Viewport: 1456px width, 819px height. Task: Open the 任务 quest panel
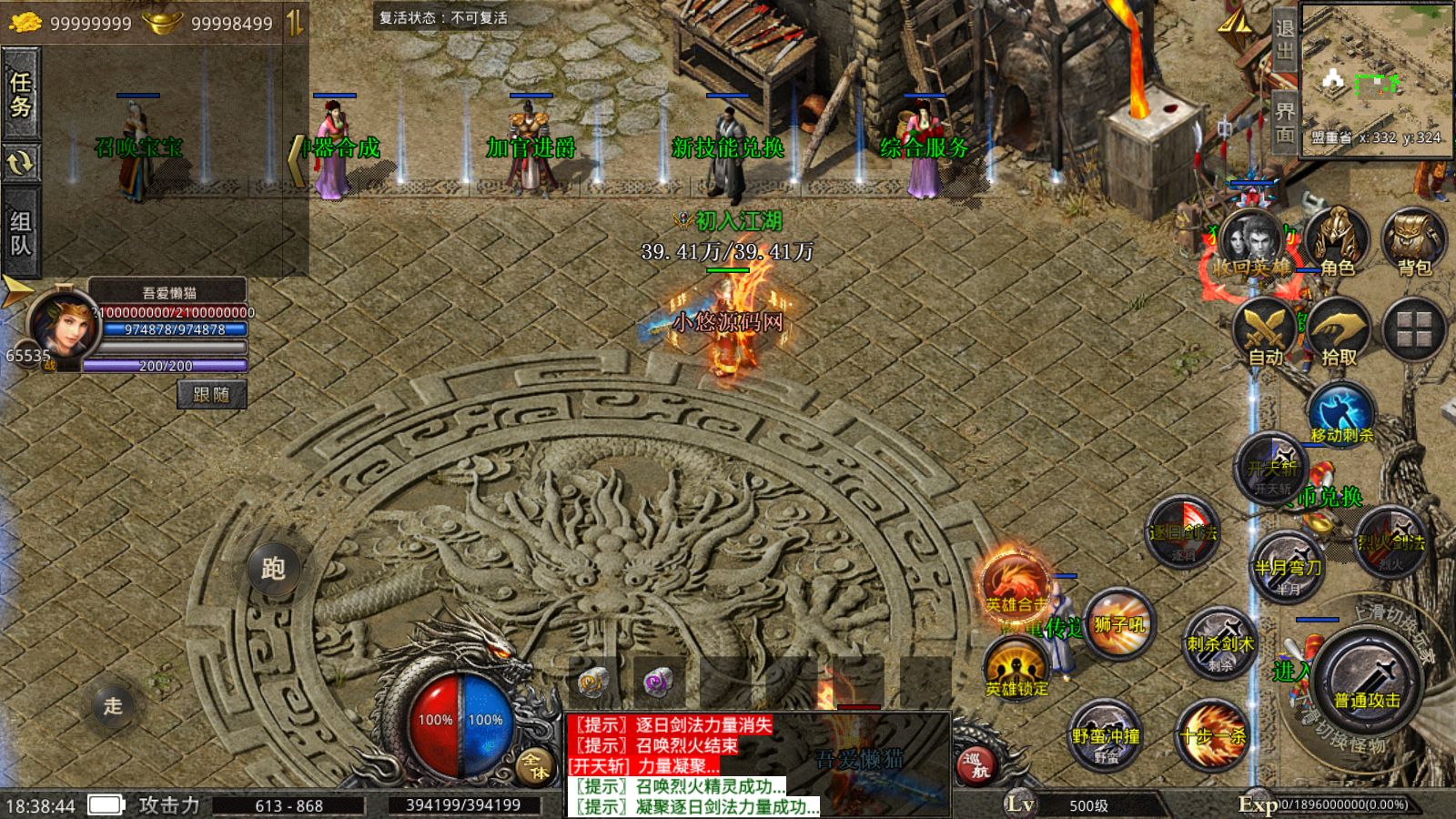20,95
